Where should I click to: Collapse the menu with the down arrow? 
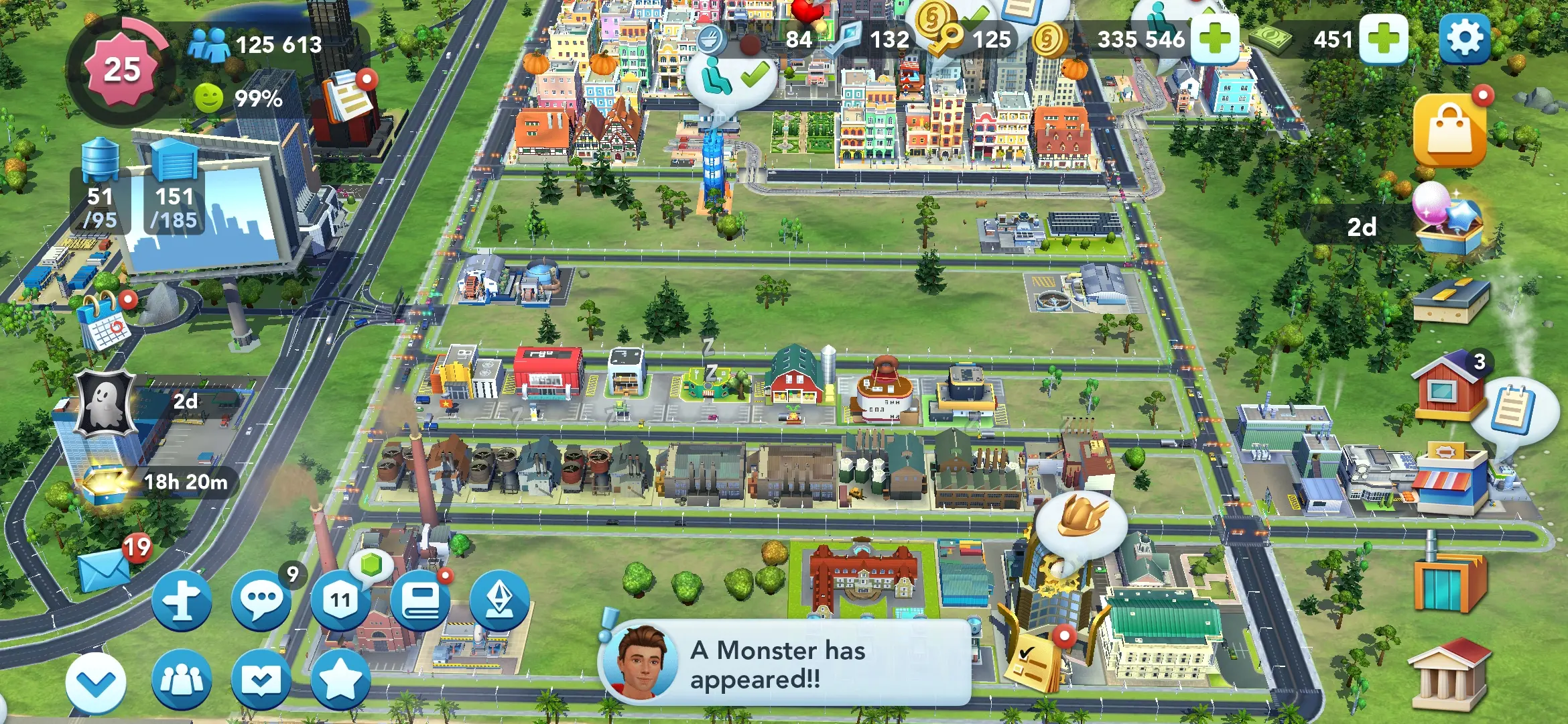[x=96, y=682]
